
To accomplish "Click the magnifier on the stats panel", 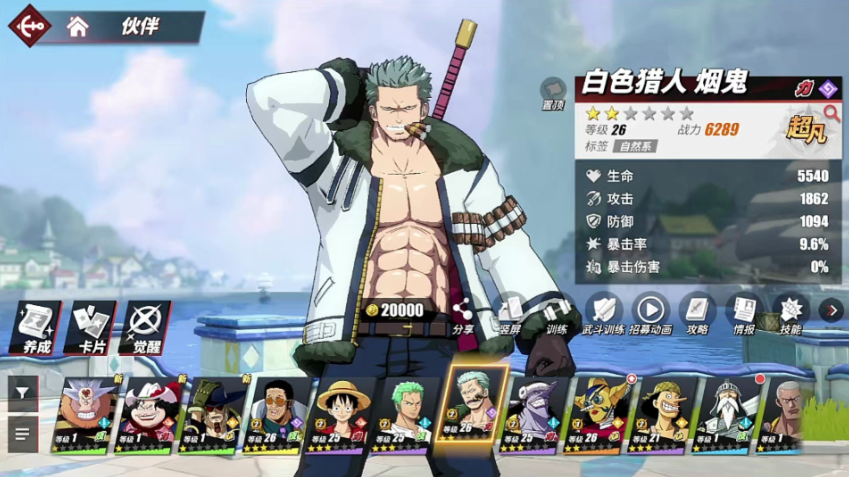I will coord(831,113).
